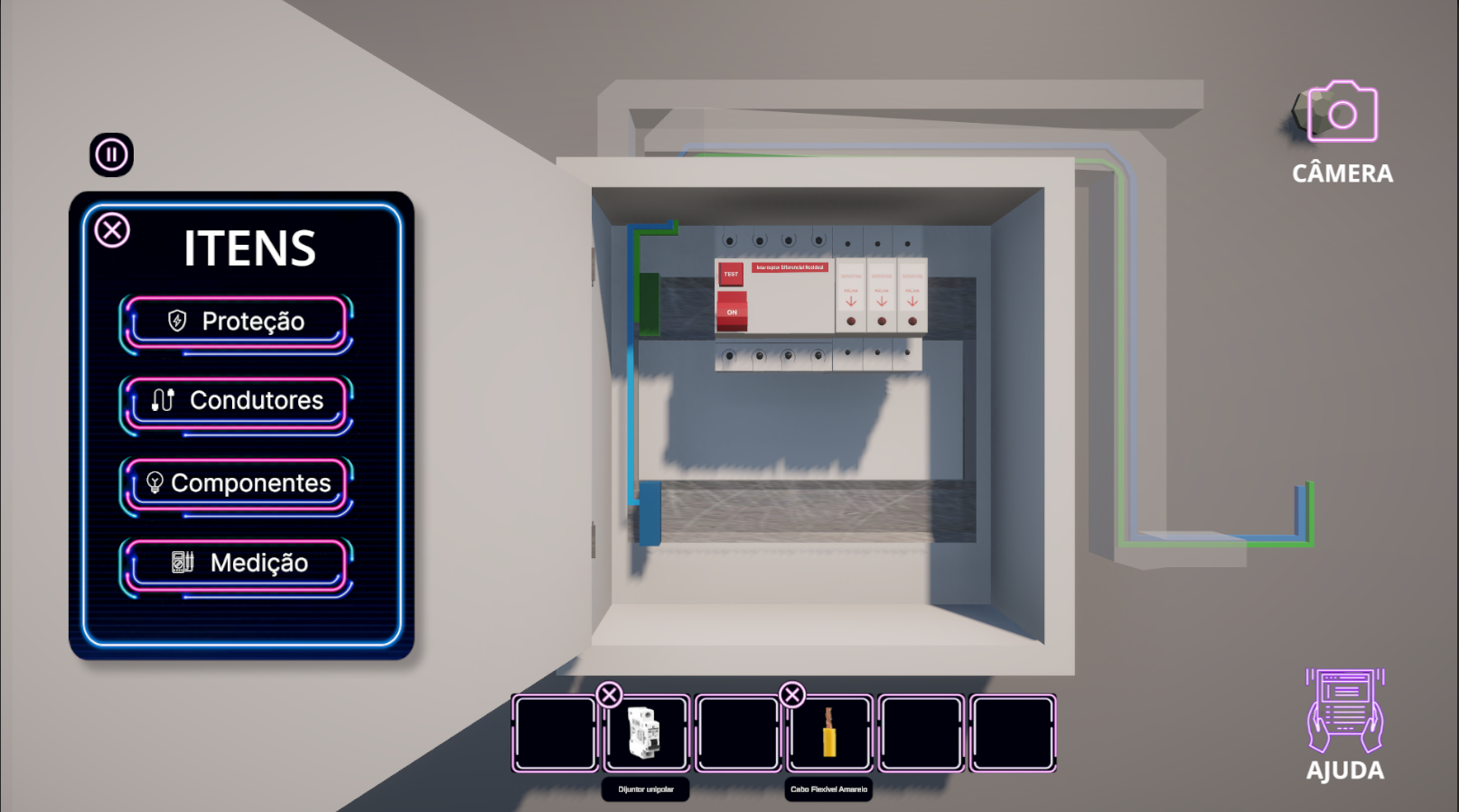The height and width of the screenshot is (812, 1459).
Task: Choose the Condutores category
Action: coord(236,401)
